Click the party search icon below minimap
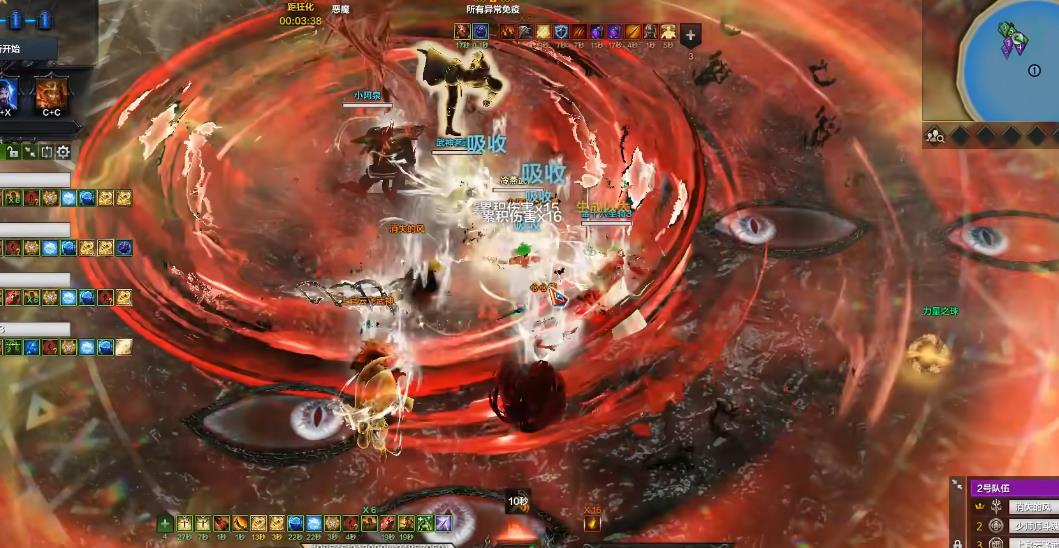This screenshot has height=548, width=1059. click(935, 136)
